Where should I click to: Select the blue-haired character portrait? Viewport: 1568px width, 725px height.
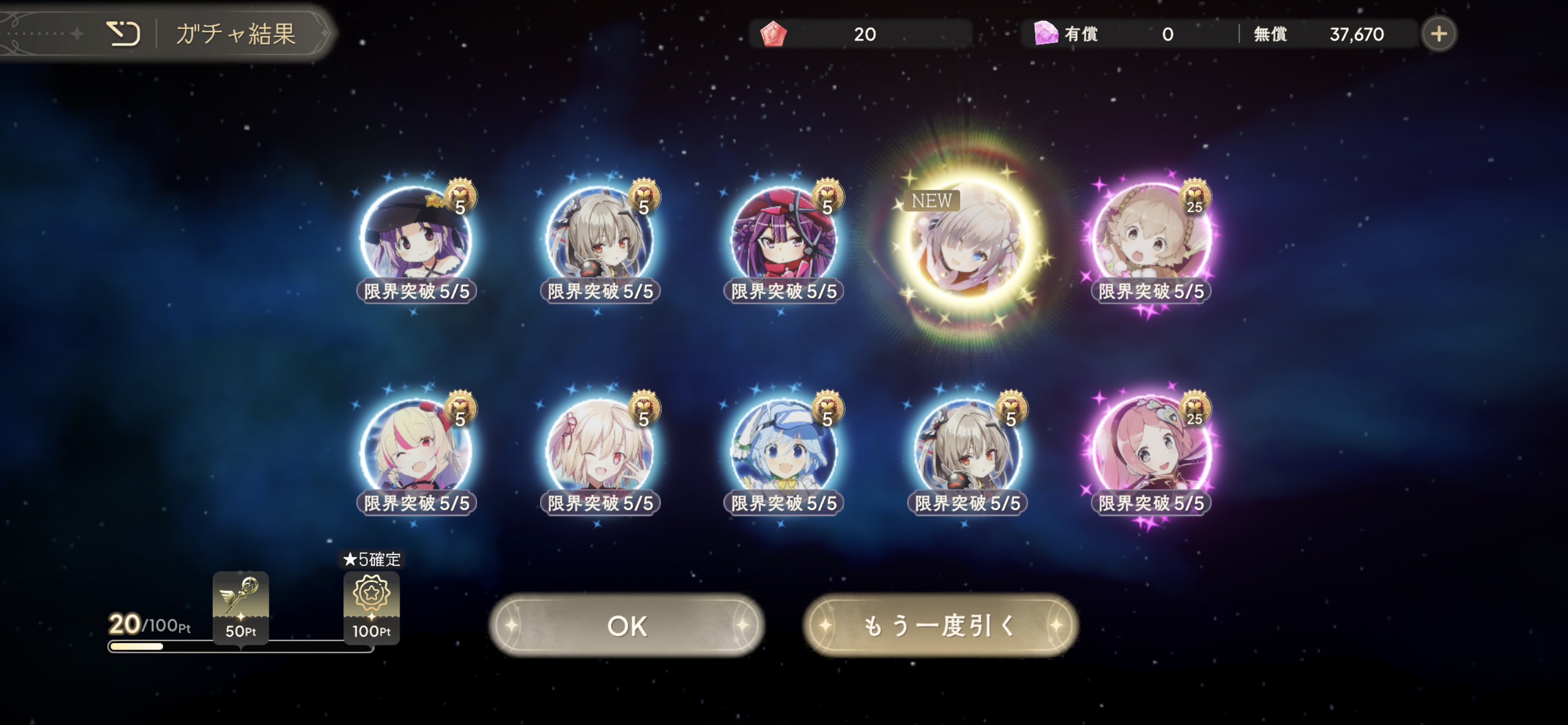click(x=783, y=451)
